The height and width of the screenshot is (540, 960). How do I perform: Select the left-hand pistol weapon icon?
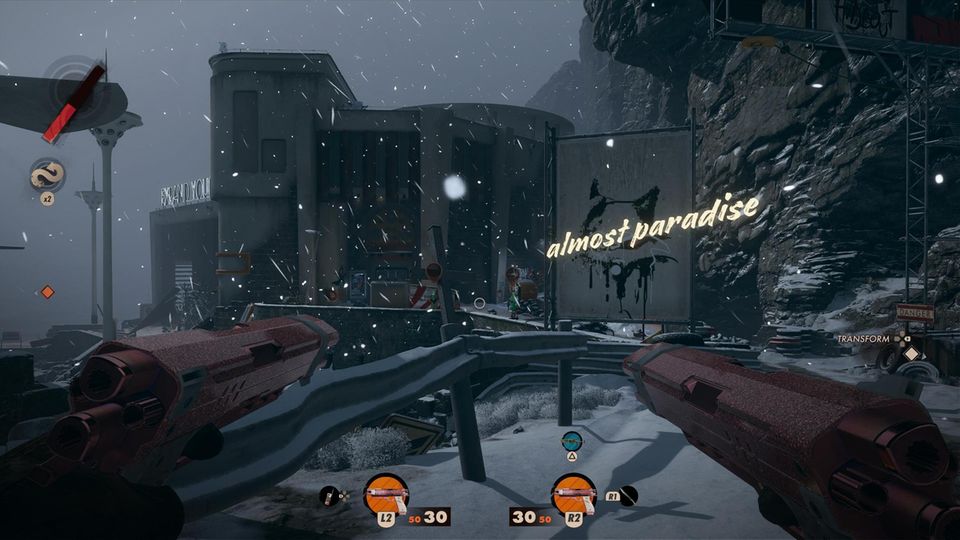385,493
